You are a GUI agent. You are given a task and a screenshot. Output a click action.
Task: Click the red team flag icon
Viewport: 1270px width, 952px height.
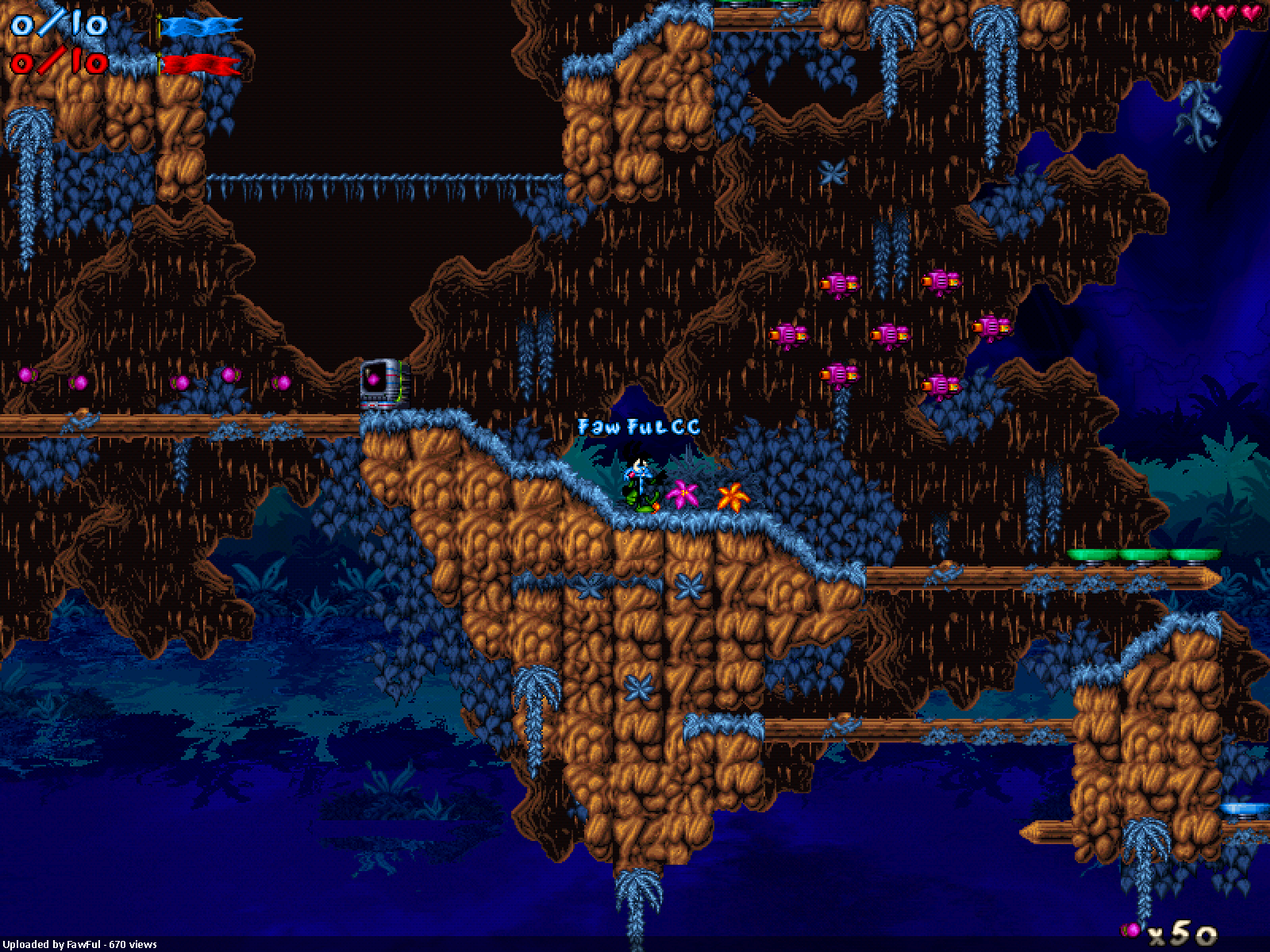(200, 64)
